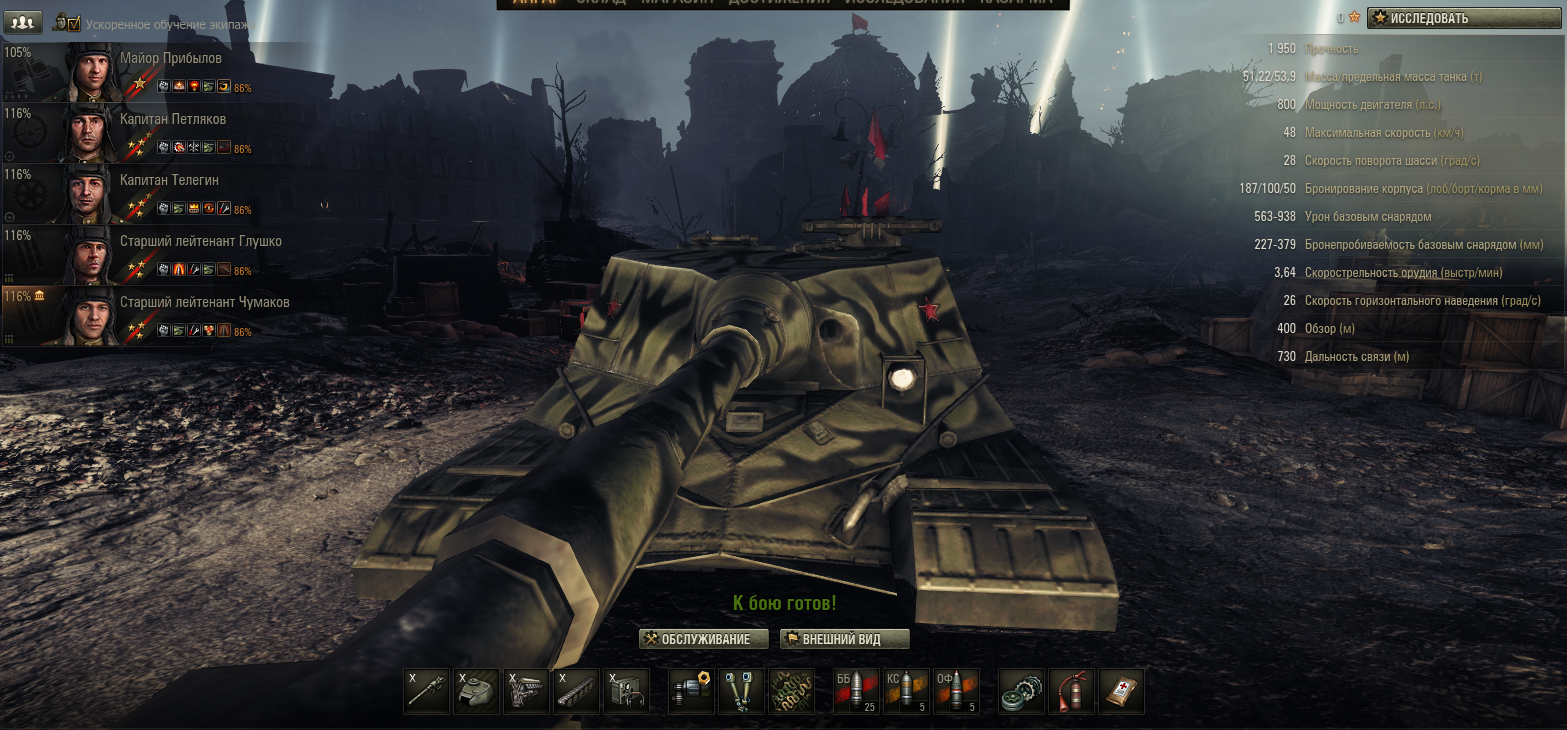Pick crew member Старший лейтенант Чумаков

click(x=170, y=316)
